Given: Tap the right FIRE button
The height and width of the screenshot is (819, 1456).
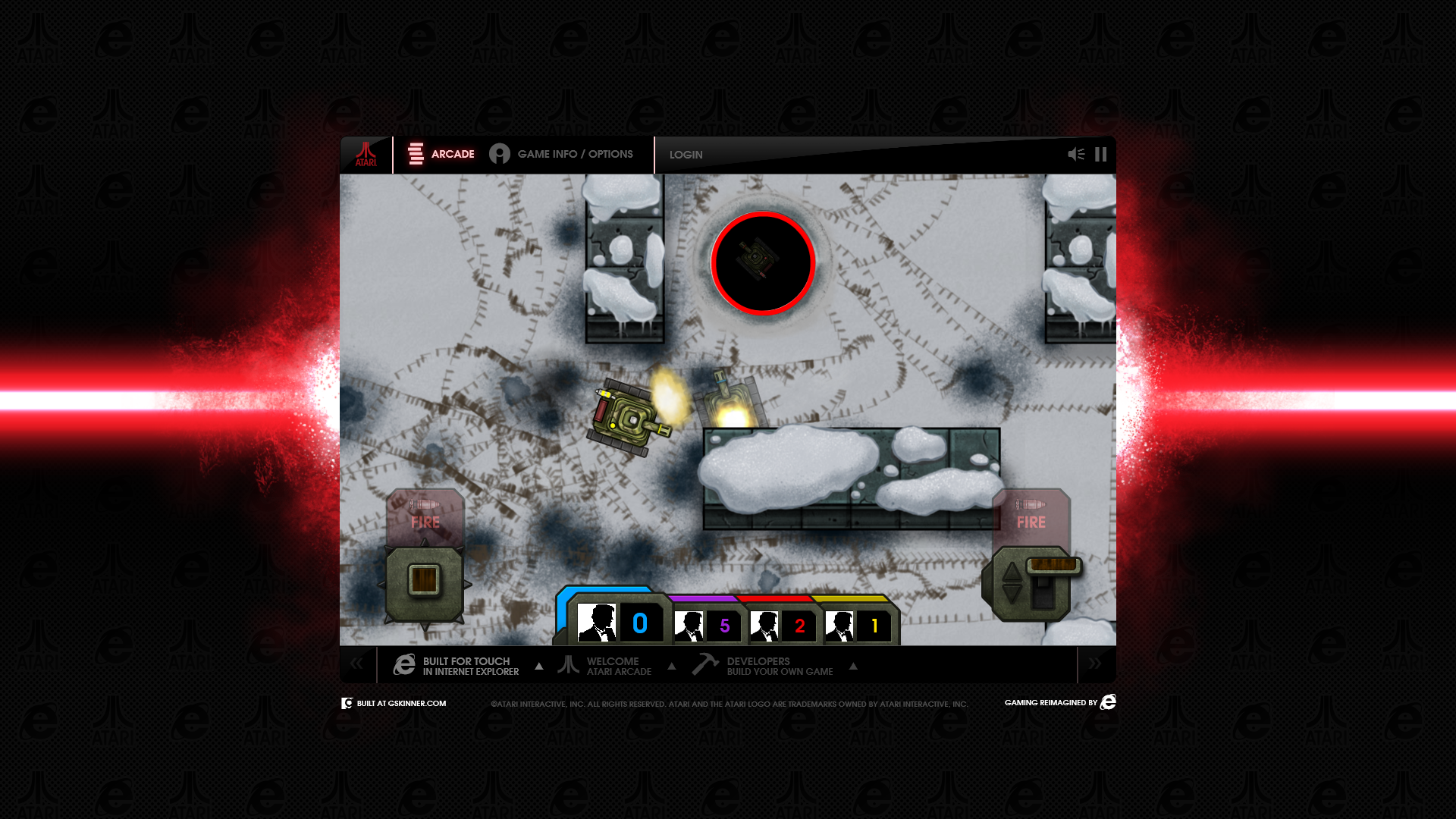Looking at the screenshot, I should pos(1031,516).
